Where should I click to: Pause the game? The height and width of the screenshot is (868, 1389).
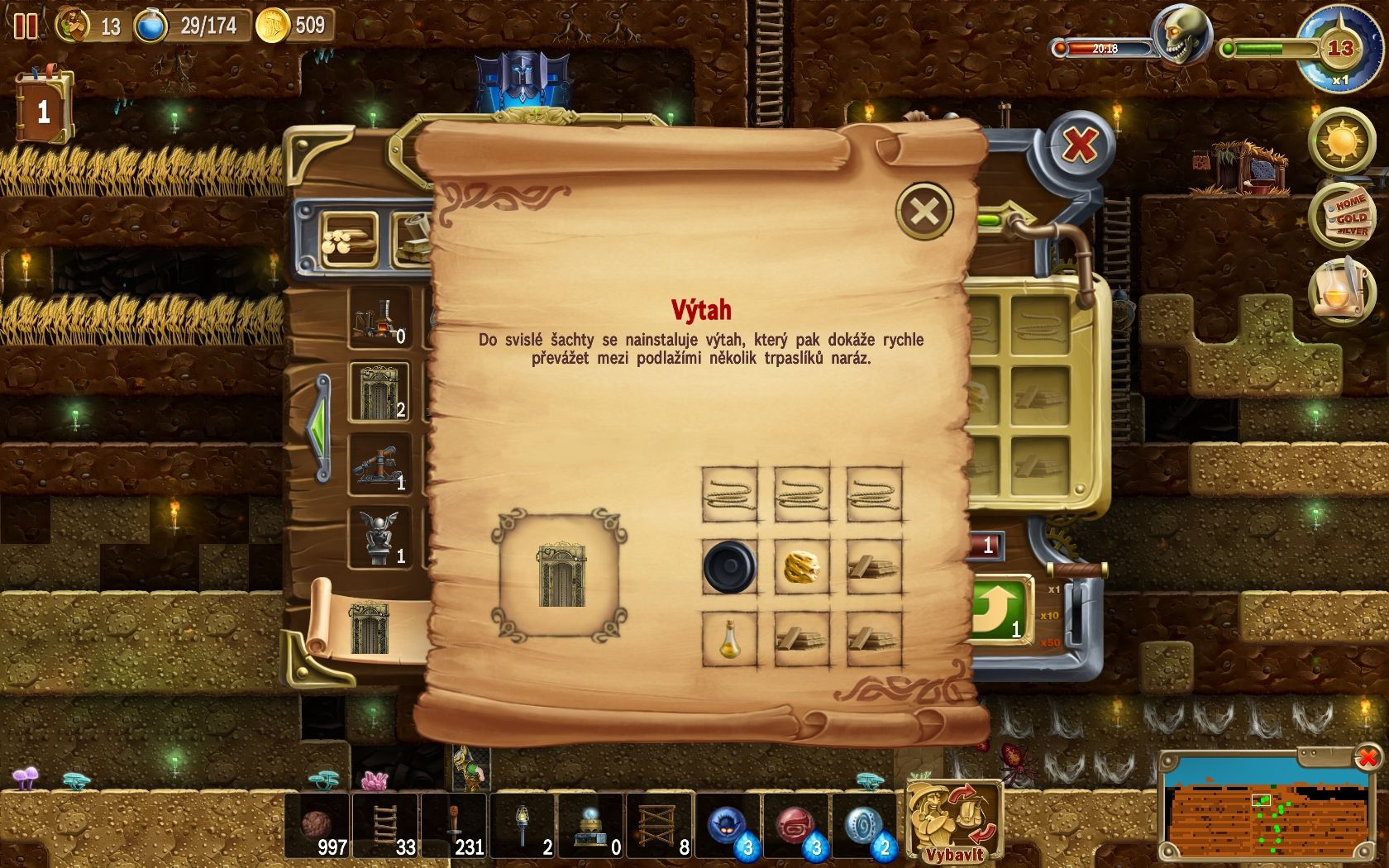click(x=26, y=26)
